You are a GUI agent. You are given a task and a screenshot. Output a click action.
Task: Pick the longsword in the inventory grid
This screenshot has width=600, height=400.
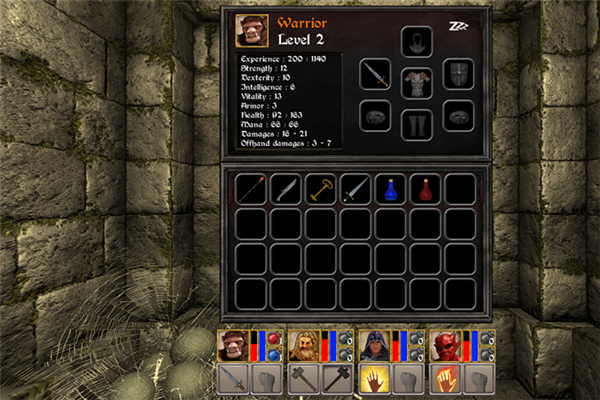(x=355, y=188)
